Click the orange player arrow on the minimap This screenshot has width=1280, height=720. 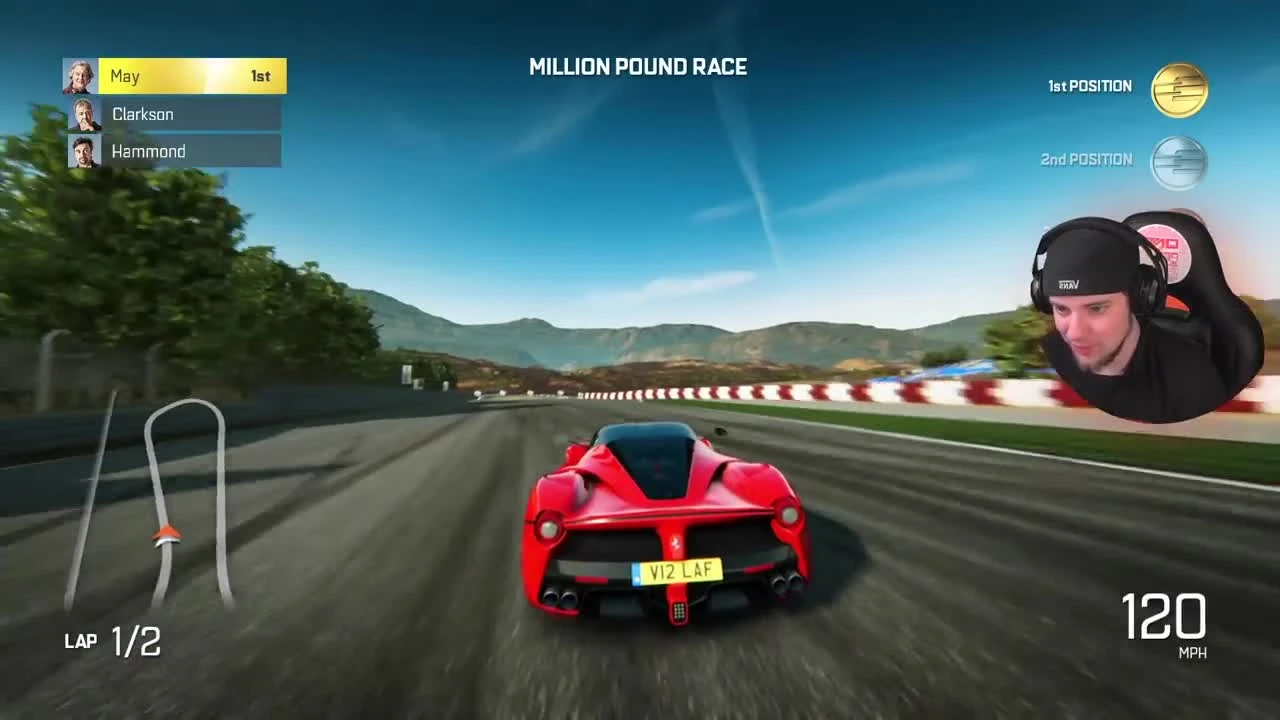tap(166, 535)
